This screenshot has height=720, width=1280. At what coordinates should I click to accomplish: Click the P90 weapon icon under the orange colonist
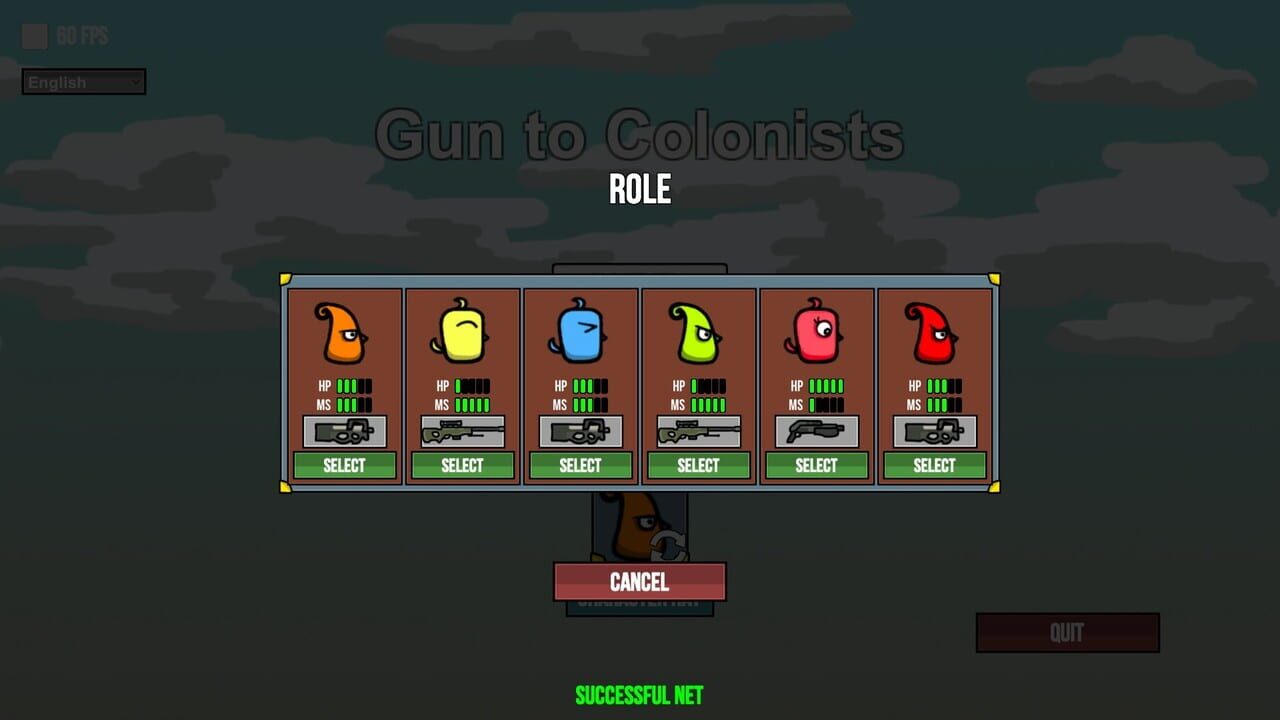345,431
